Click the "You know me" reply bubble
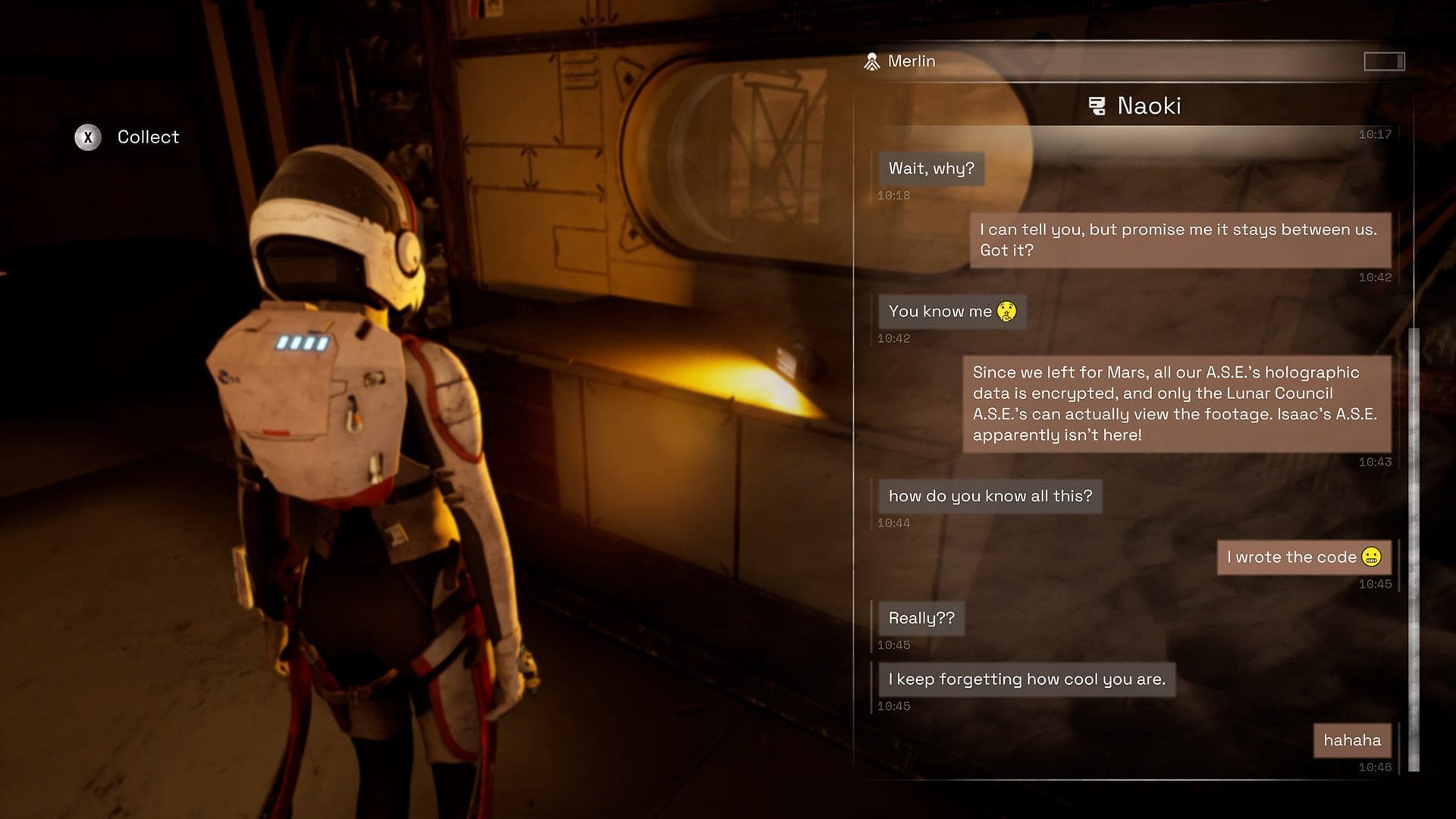1456x819 pixels. (952, 312)
